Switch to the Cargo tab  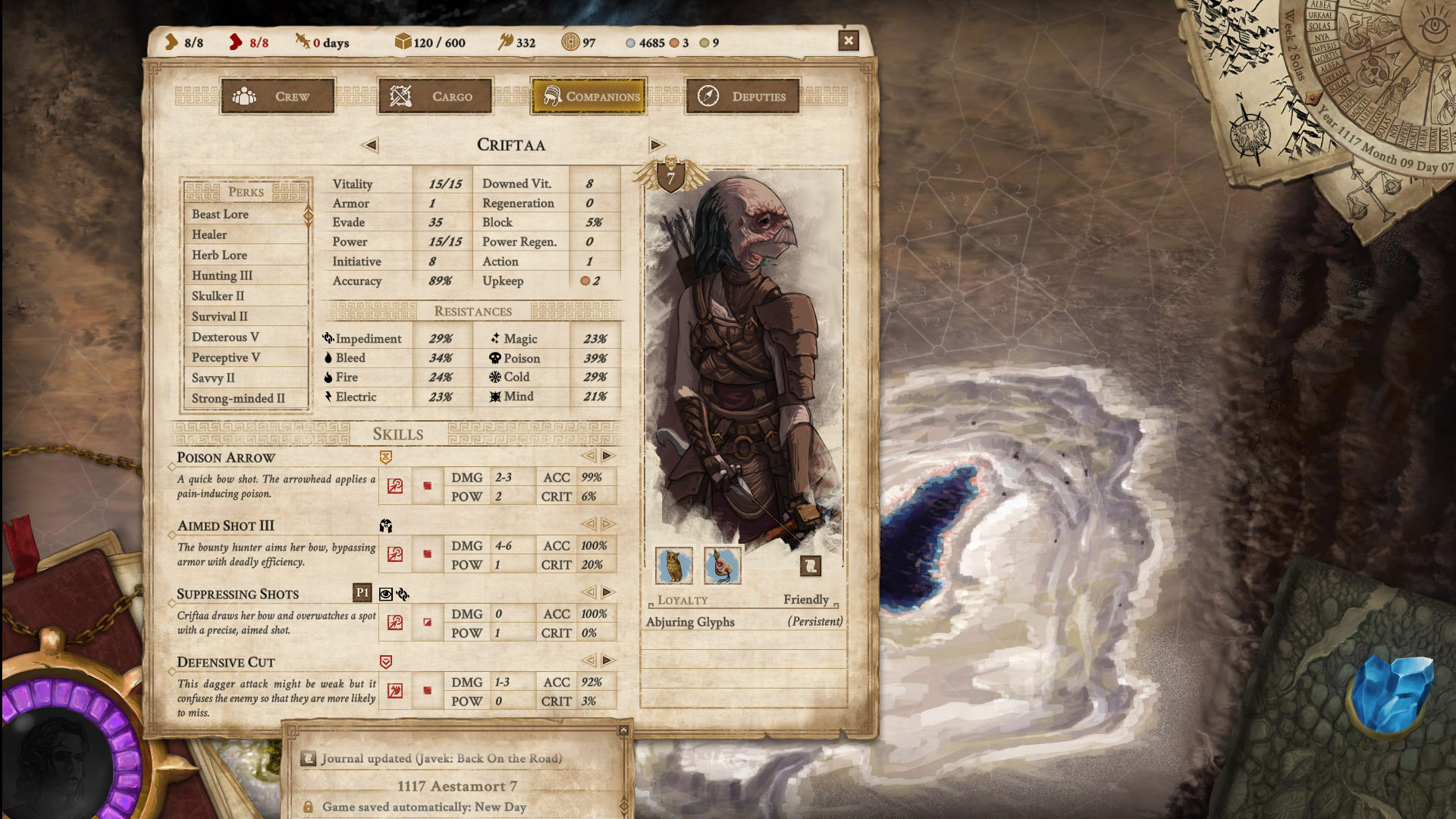point(435,96)
